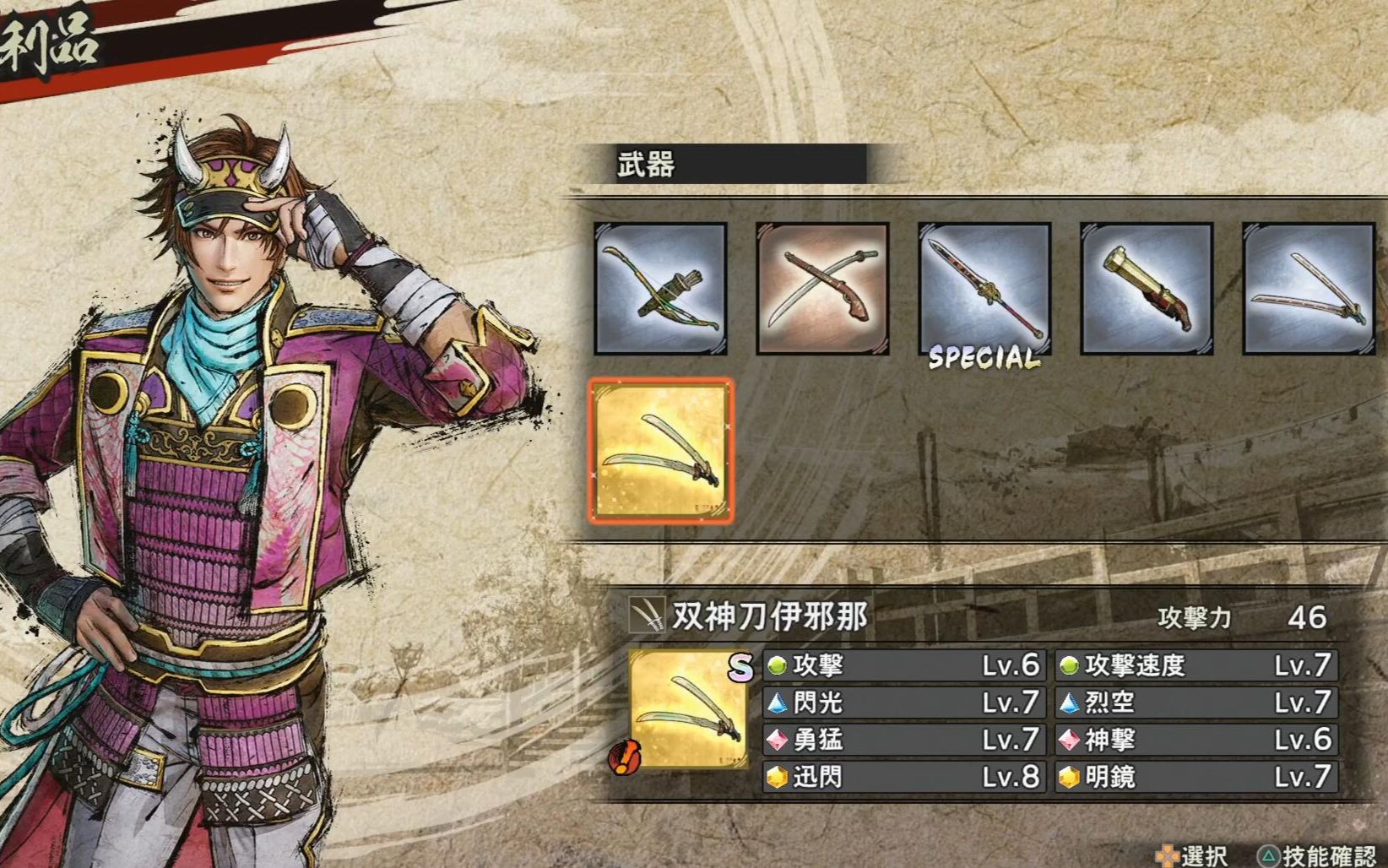Select the SPECIAL spear weapon slot
The image size is (1388, 868).
point(984,288)
